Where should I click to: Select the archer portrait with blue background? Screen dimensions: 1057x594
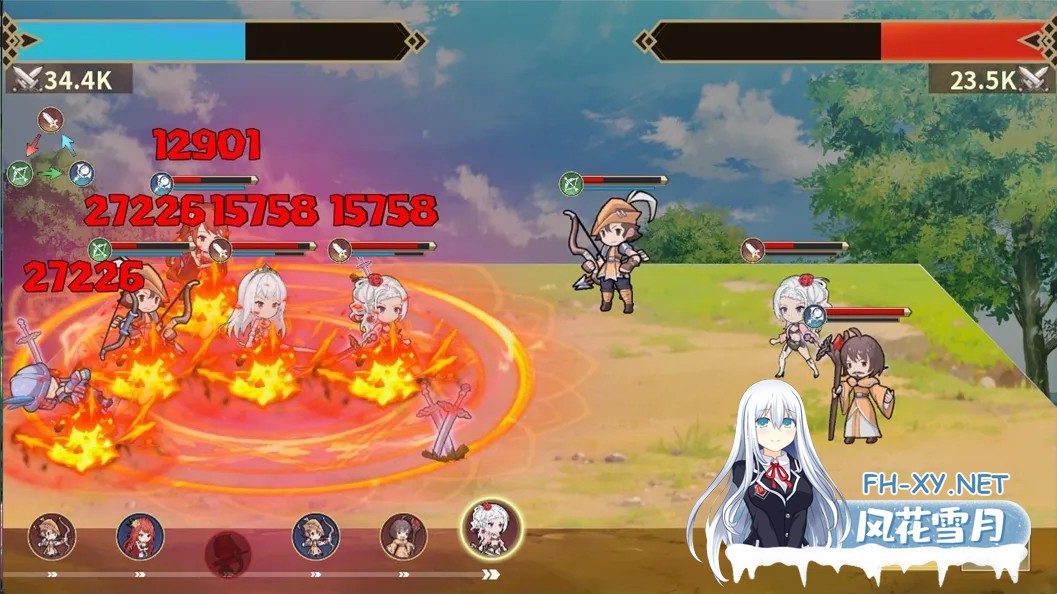316,537
